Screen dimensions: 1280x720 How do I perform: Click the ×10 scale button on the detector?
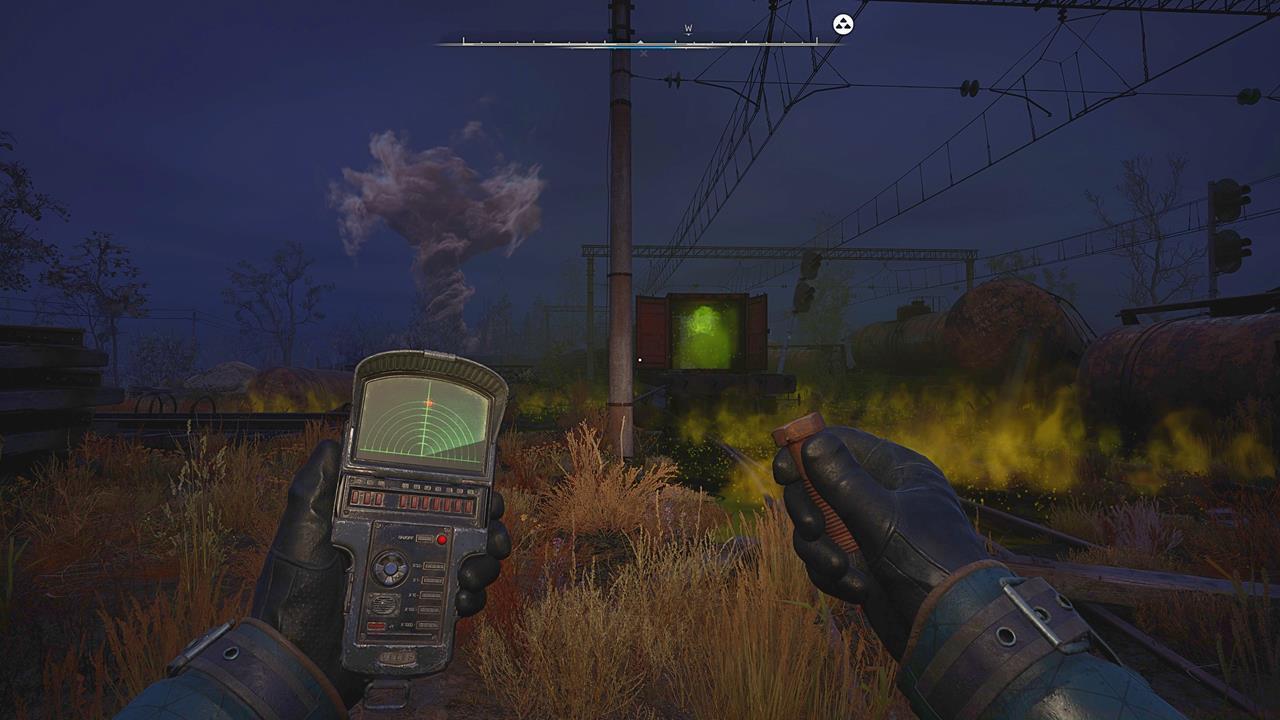(432, 595)
